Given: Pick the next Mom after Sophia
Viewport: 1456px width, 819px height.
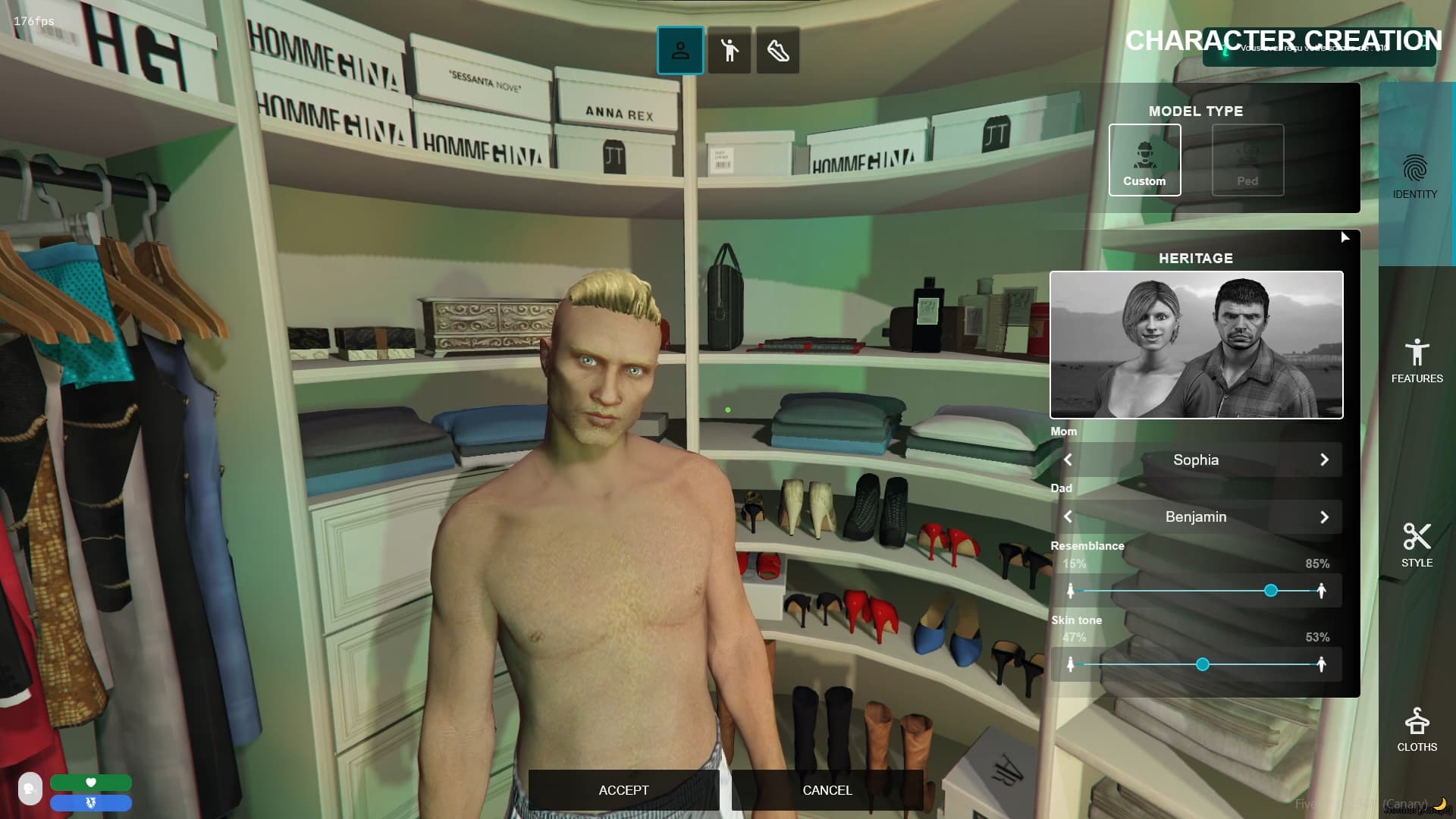Looking at the screenshot, I should [1324, 460].
